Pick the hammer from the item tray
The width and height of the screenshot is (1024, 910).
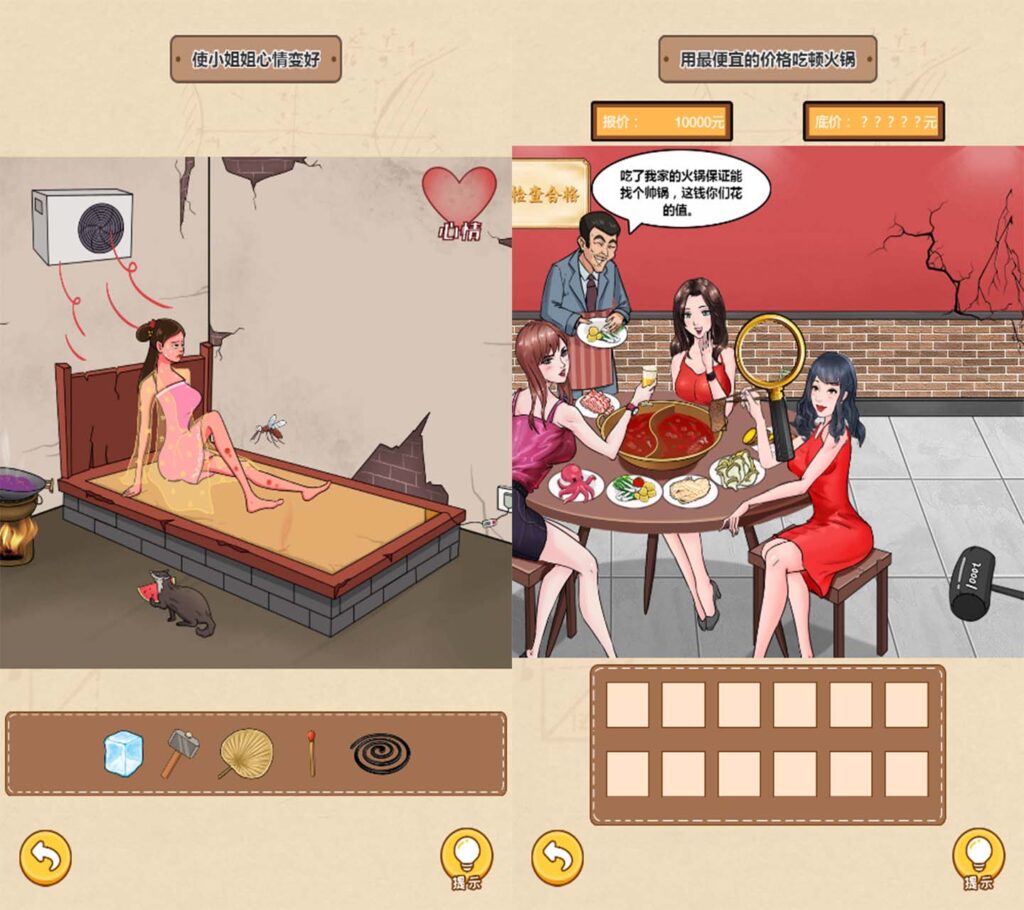click(x=180, y=753)
